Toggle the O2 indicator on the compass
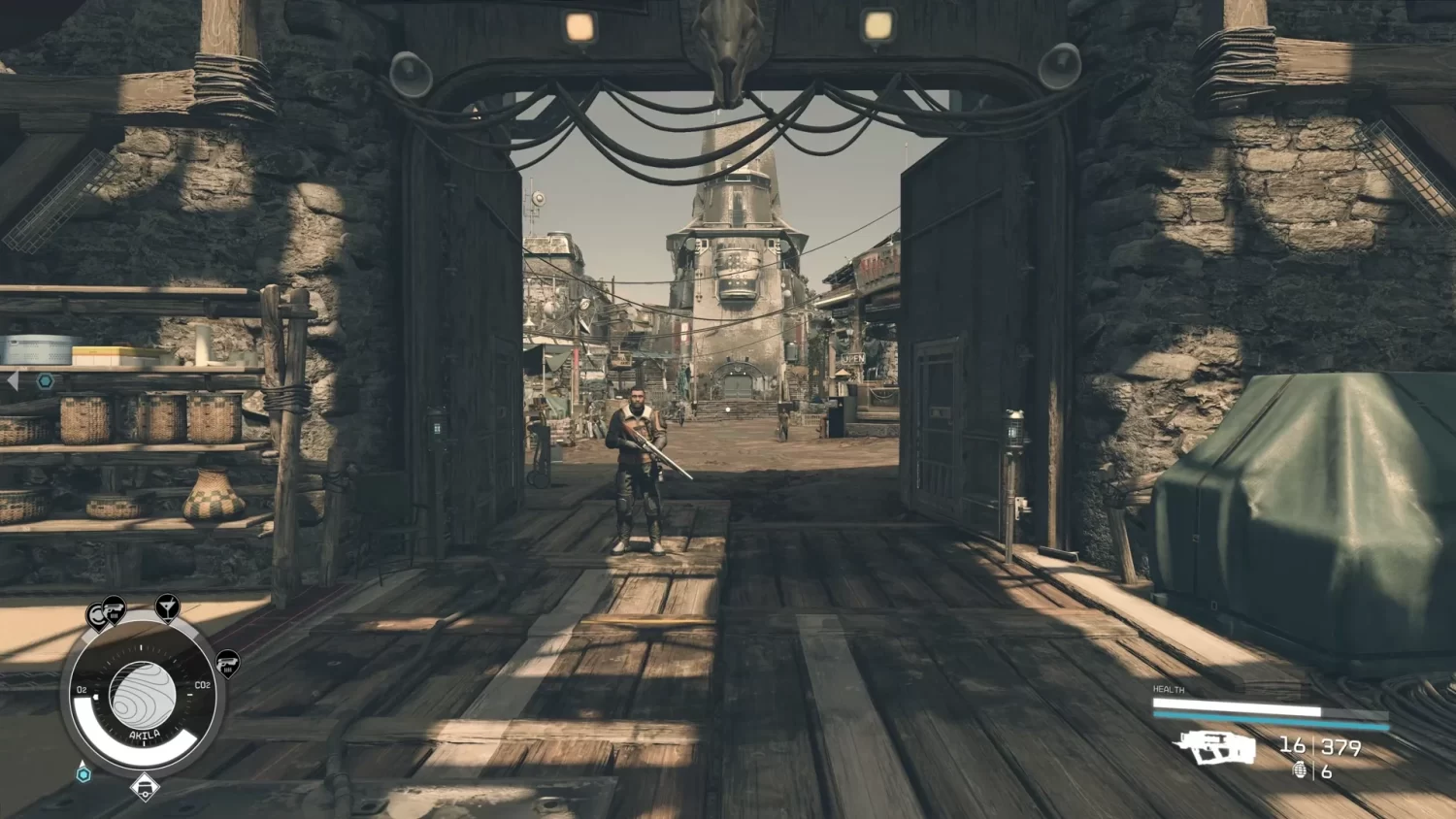This screenshot has height=819, width=1456. click(x=83, y=688)
